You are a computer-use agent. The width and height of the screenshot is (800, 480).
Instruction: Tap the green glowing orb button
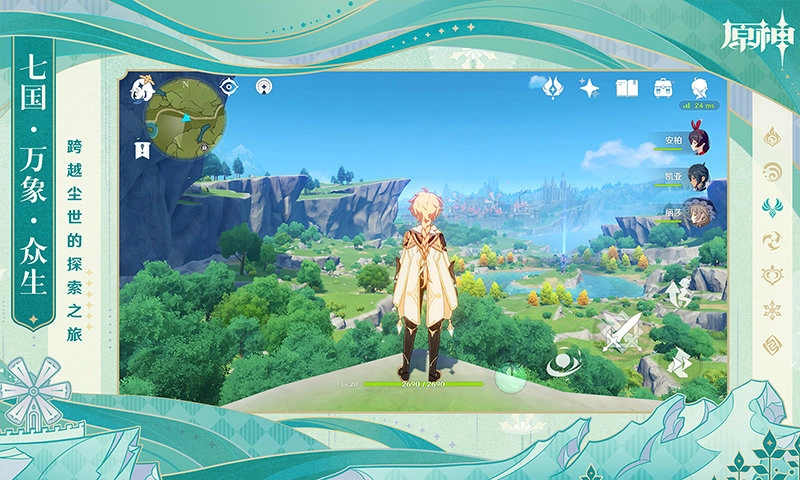tap(513, 377)
